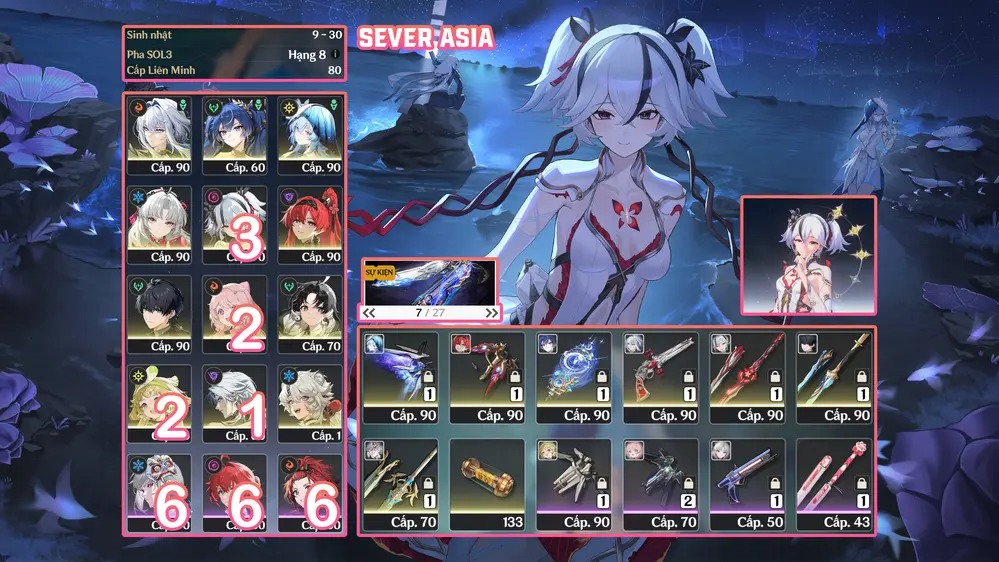
Task: Select the blue-haired Cấp. 60 character
Action: coord(234,135)
